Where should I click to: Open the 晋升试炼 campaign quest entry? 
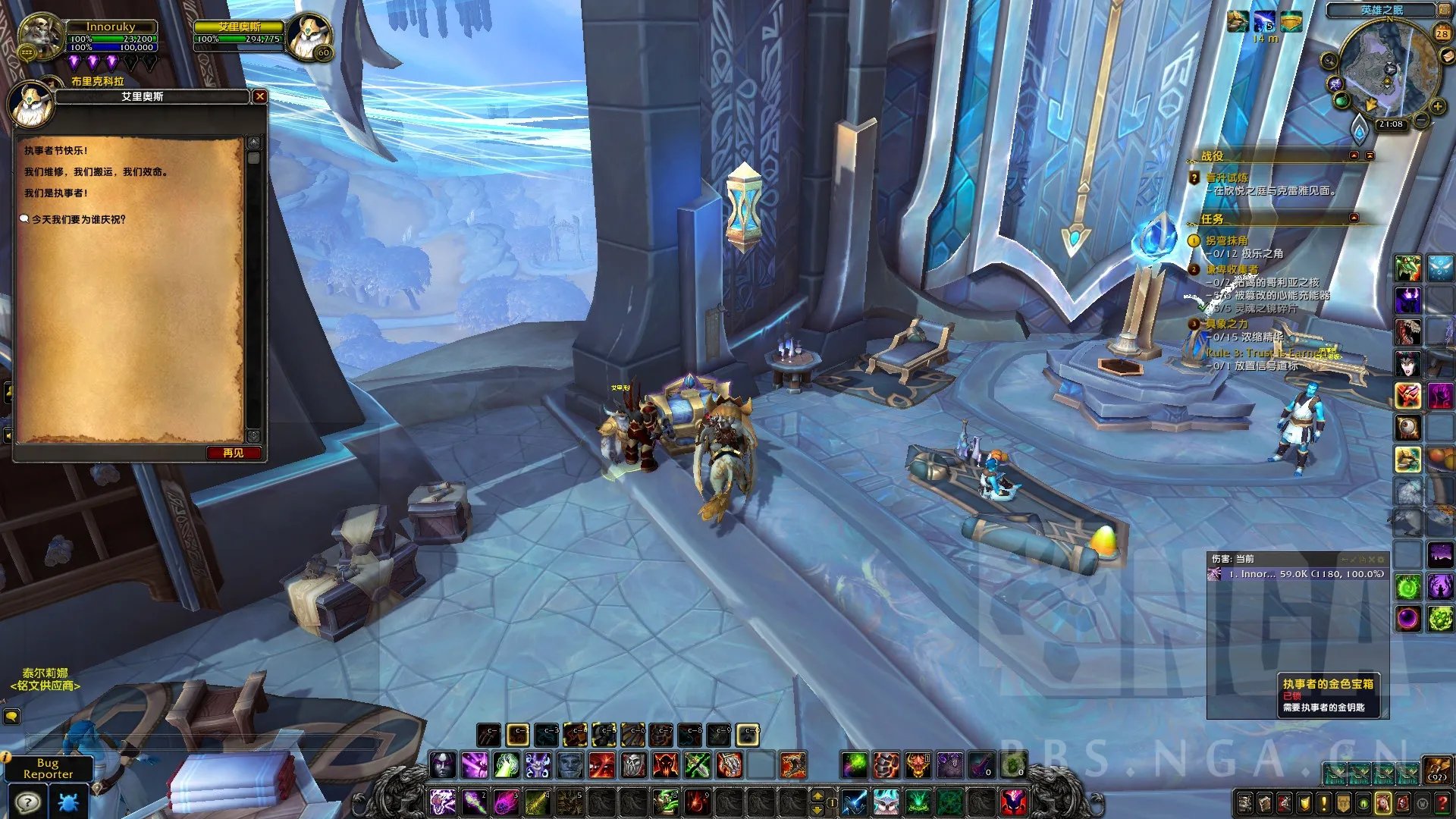pyautogui.click(x=1227, y=177)
